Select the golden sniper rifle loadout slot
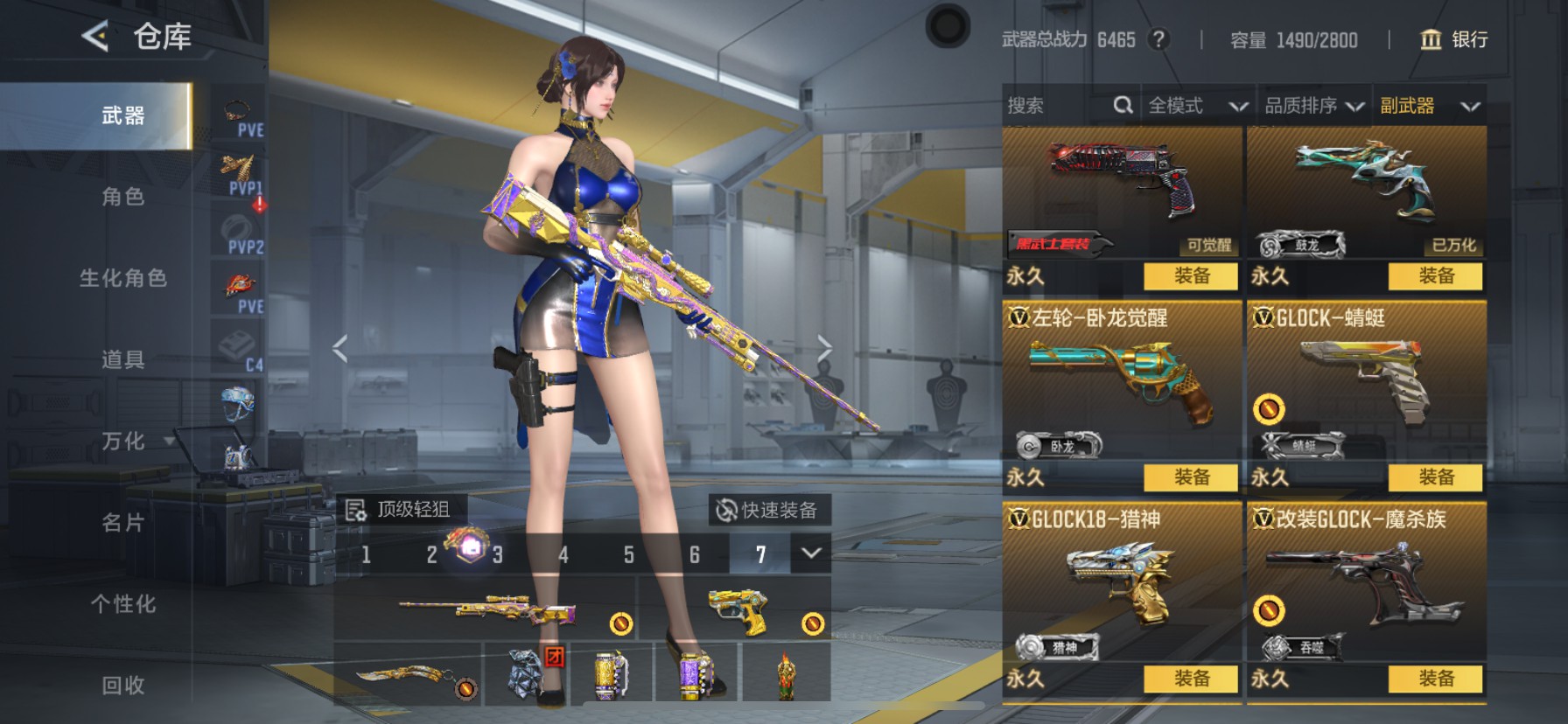The width and height of the screenshot is (1568, 724). click(488, 609)
